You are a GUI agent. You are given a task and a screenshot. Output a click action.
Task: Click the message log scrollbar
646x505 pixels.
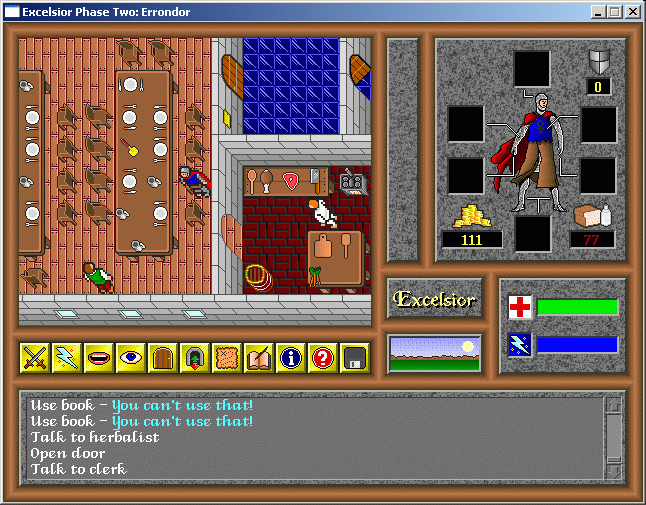(613, 437)
